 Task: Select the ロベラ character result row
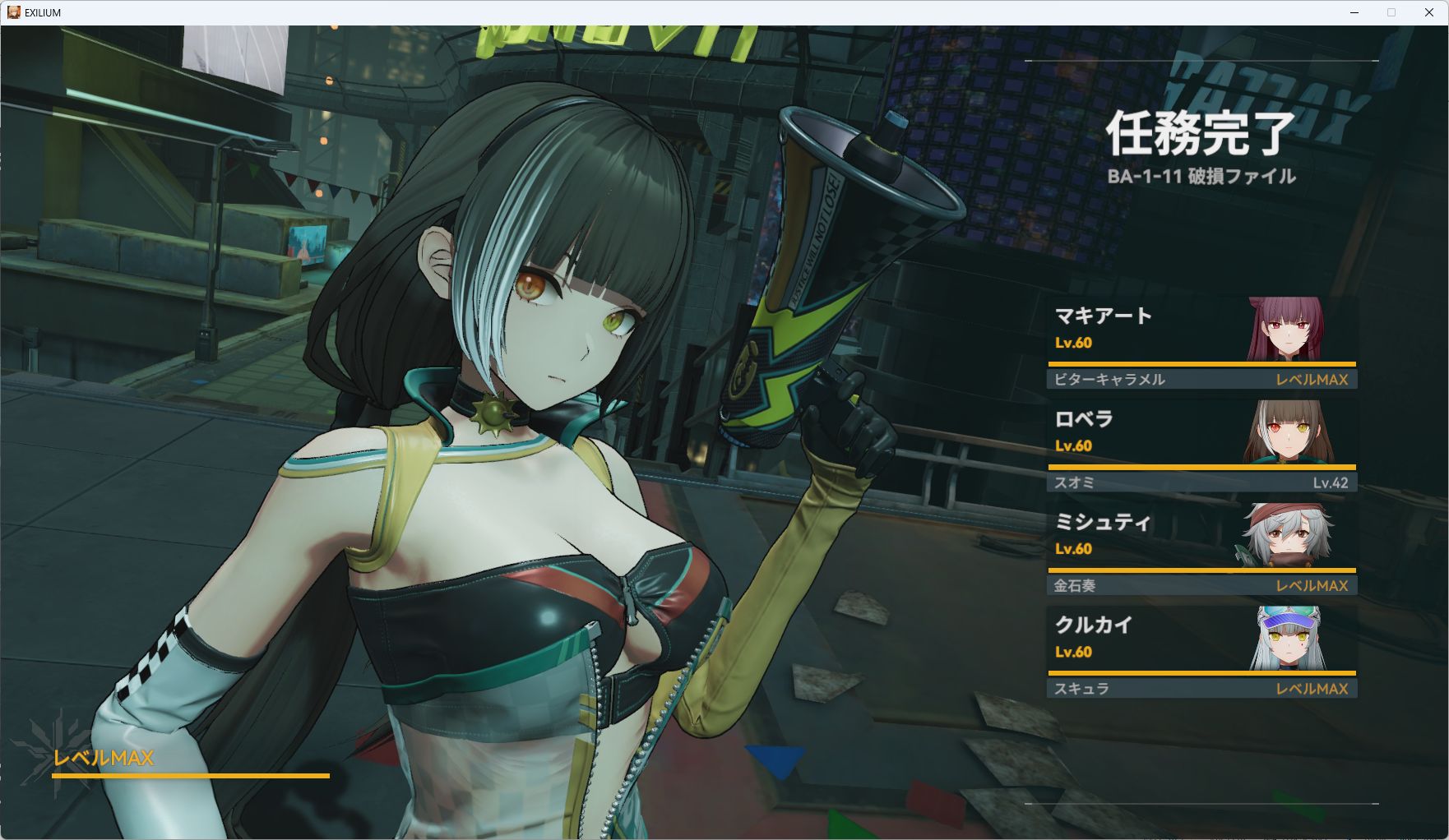coord(1201,433)
